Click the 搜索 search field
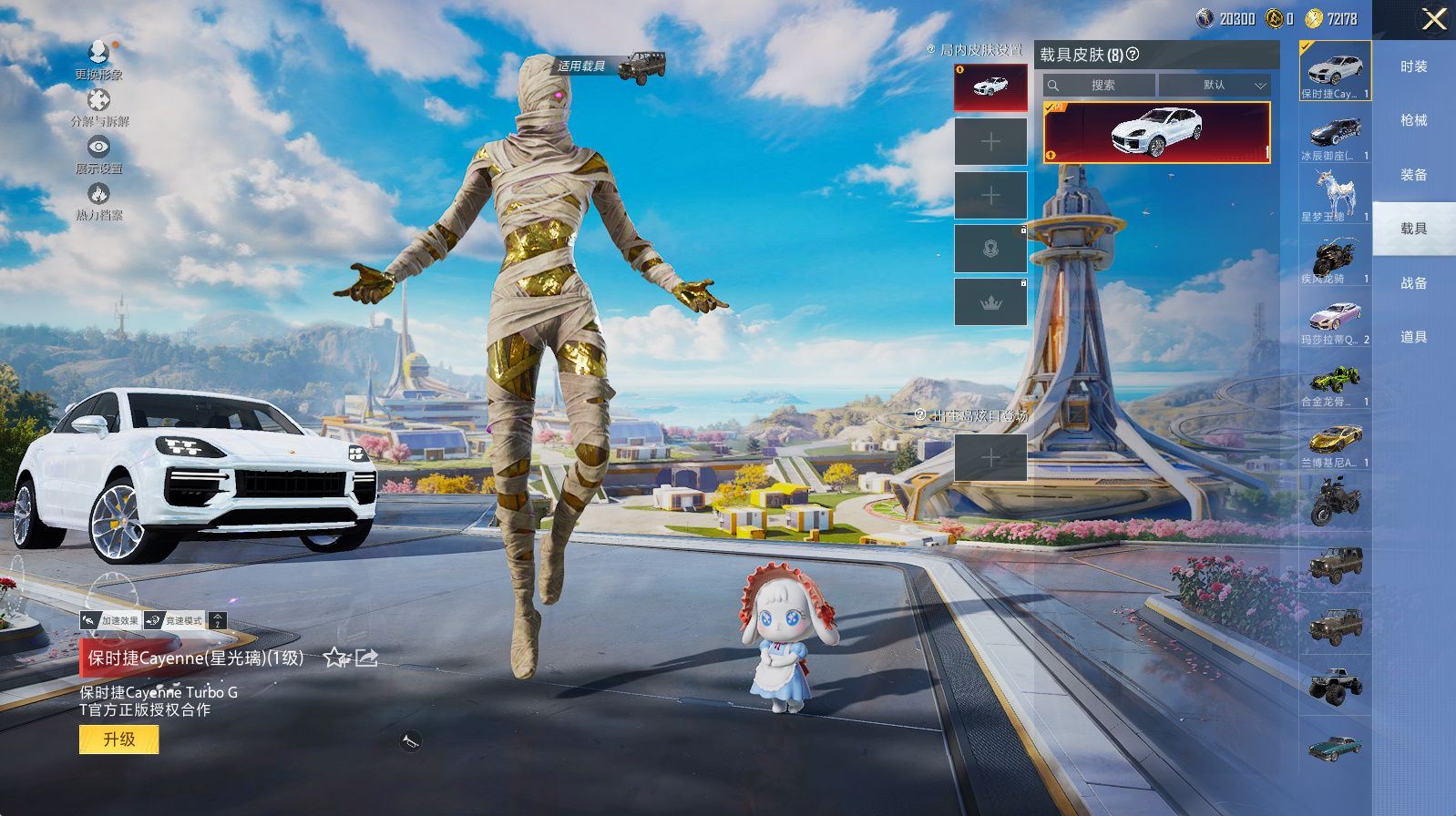Viewport: 1456px width, 816px height. 1101,85
